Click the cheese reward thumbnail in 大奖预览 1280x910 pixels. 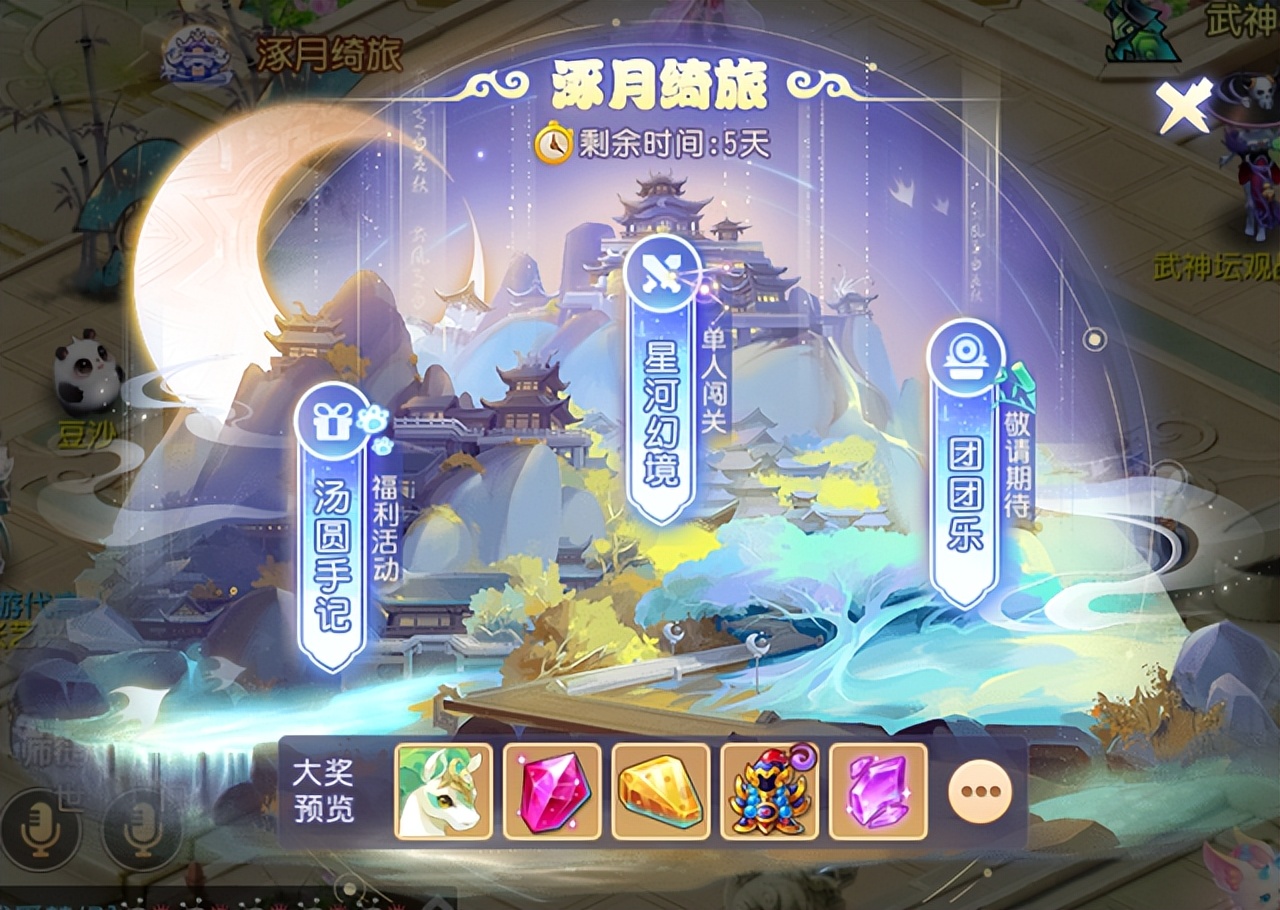pyautogui.click(x=662, y=791)
